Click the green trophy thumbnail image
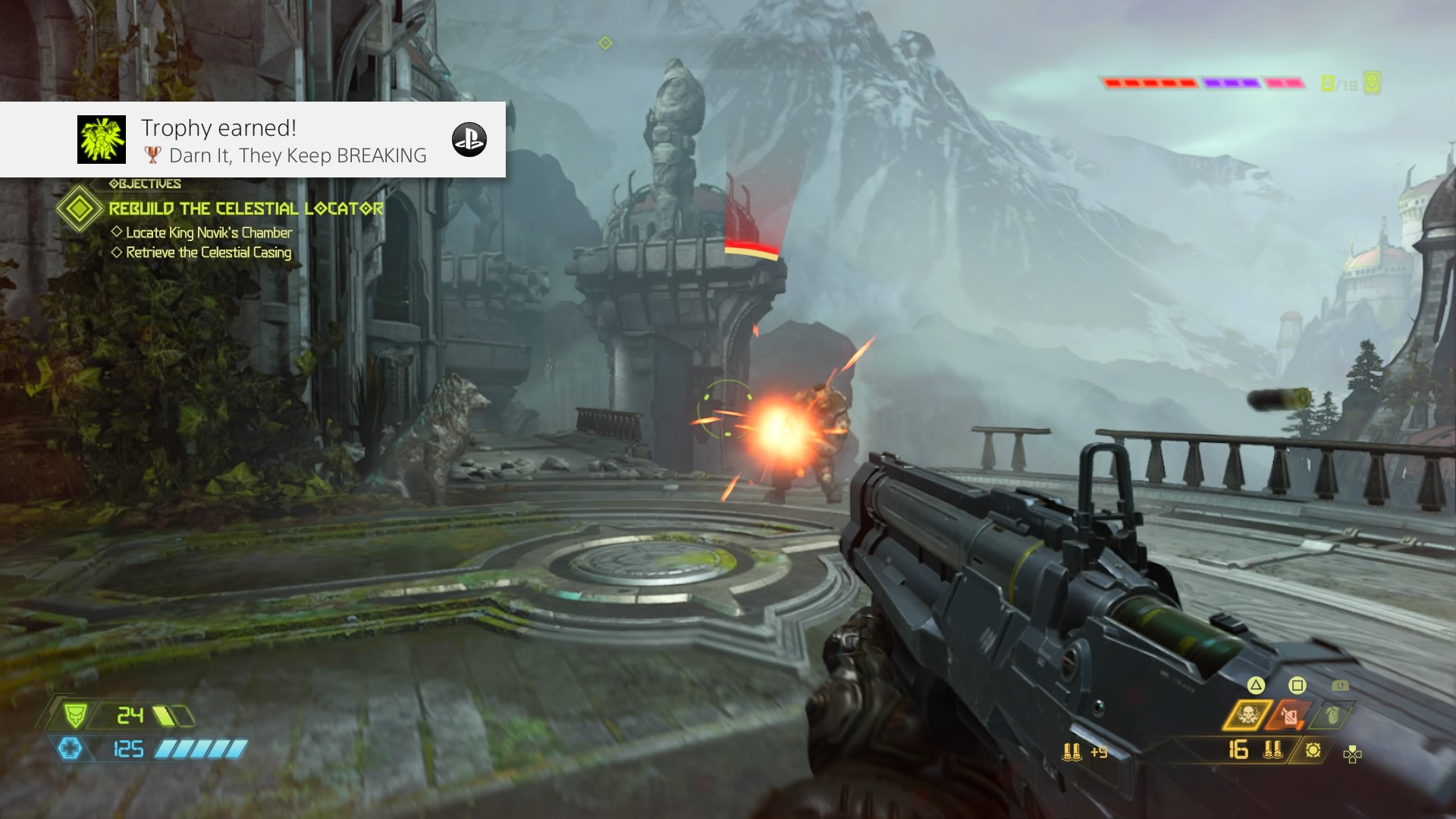1456x819 pixels. (102, 140)
